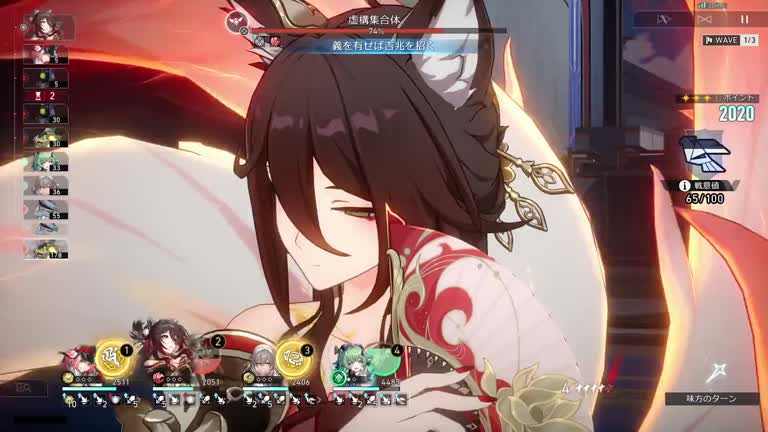The height and width of the screenshot is (432, 768).
Task: Select the turn-order entry with value 178
Action: click(x=46, y=249)
